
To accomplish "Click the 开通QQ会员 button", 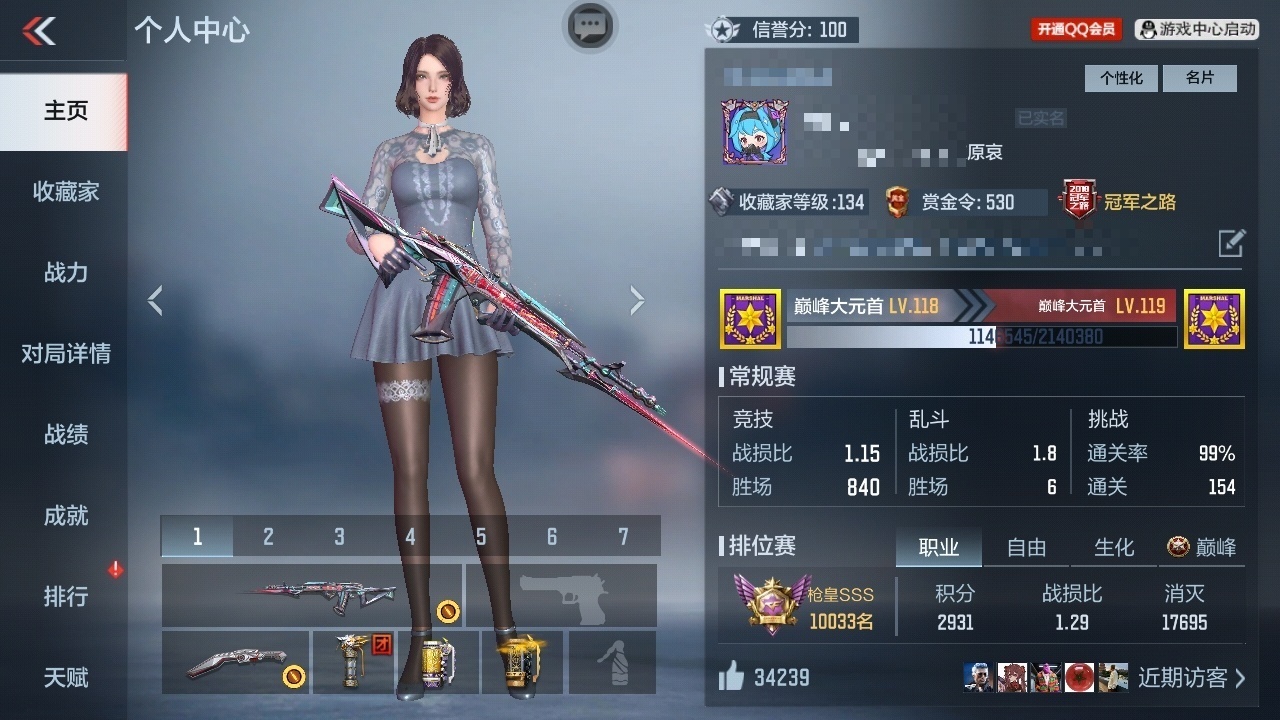I will coord(1076,30).
